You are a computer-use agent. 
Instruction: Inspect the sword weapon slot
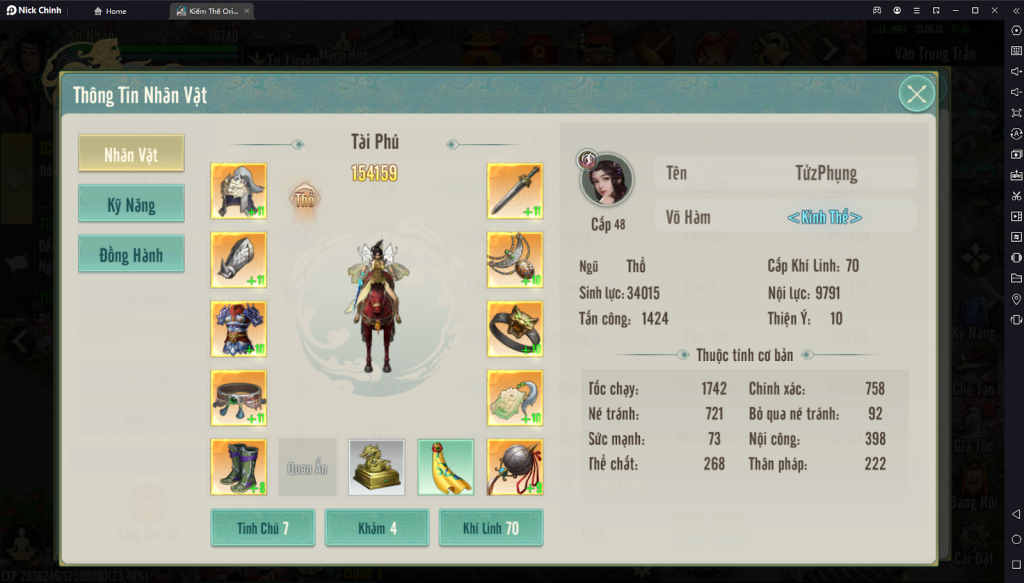[x=515, y=191]
